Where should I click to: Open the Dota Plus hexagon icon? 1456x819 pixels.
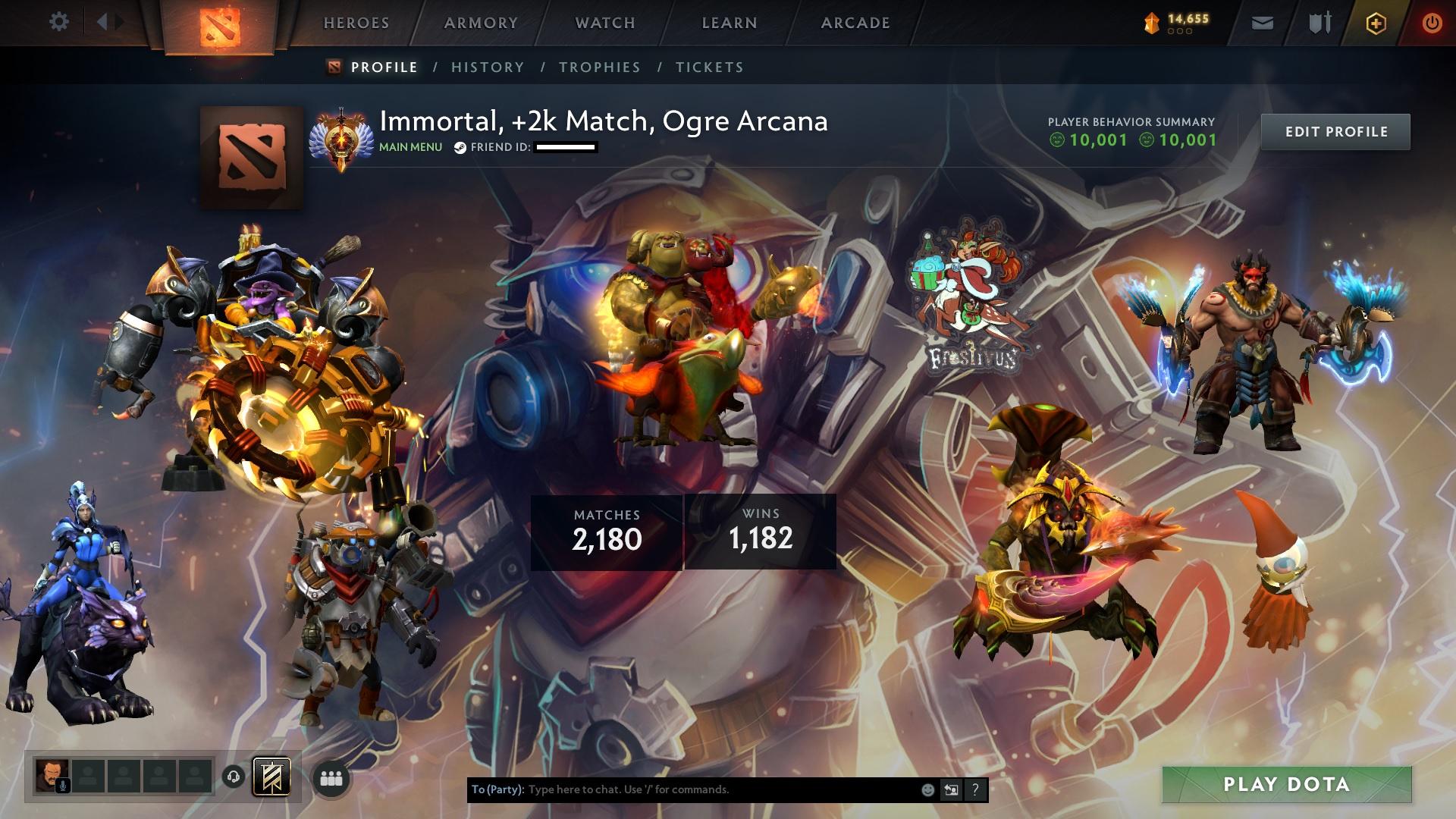tap(1376, 24)
